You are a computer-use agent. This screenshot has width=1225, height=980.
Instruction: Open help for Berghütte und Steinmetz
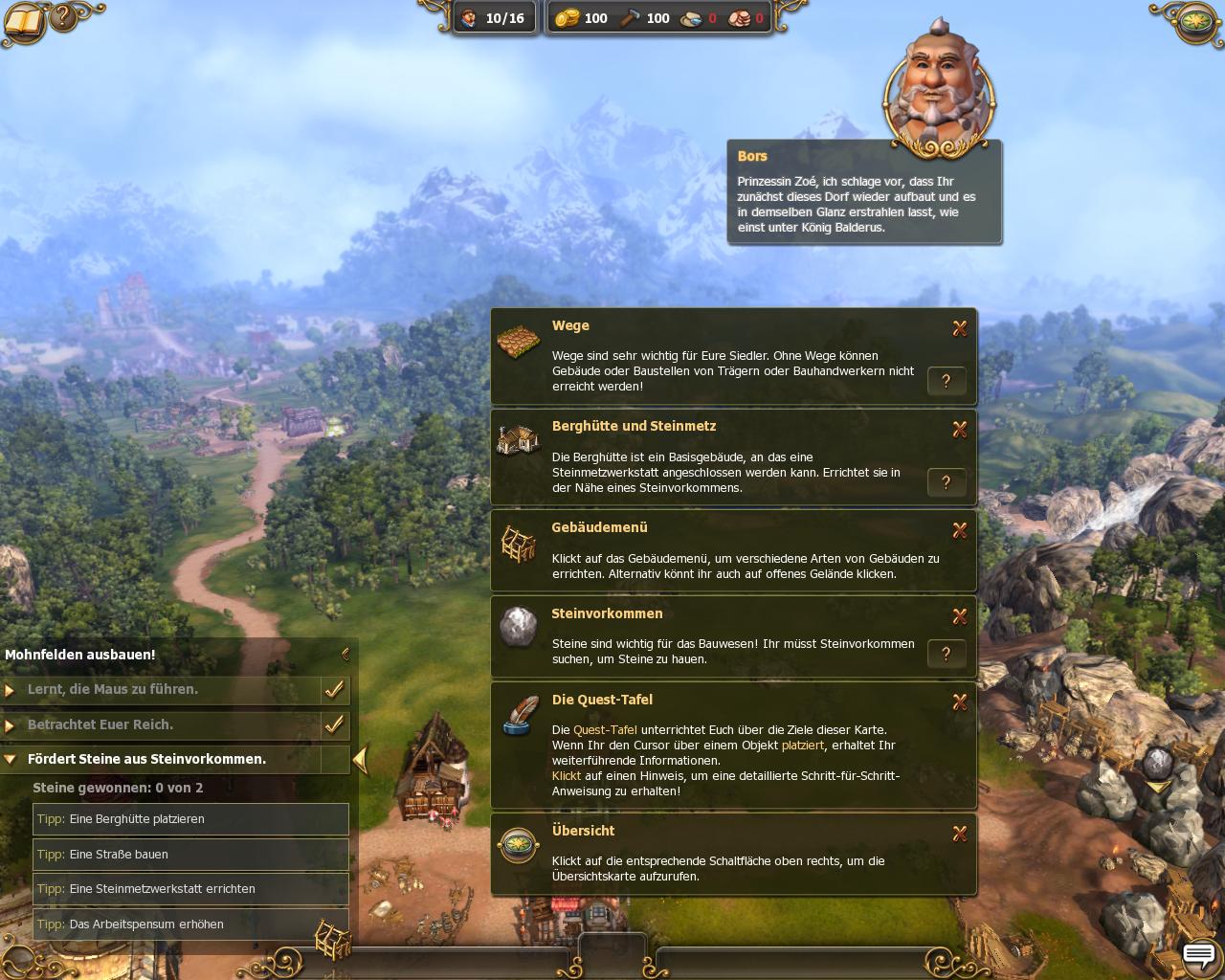[x=947, y=482]
